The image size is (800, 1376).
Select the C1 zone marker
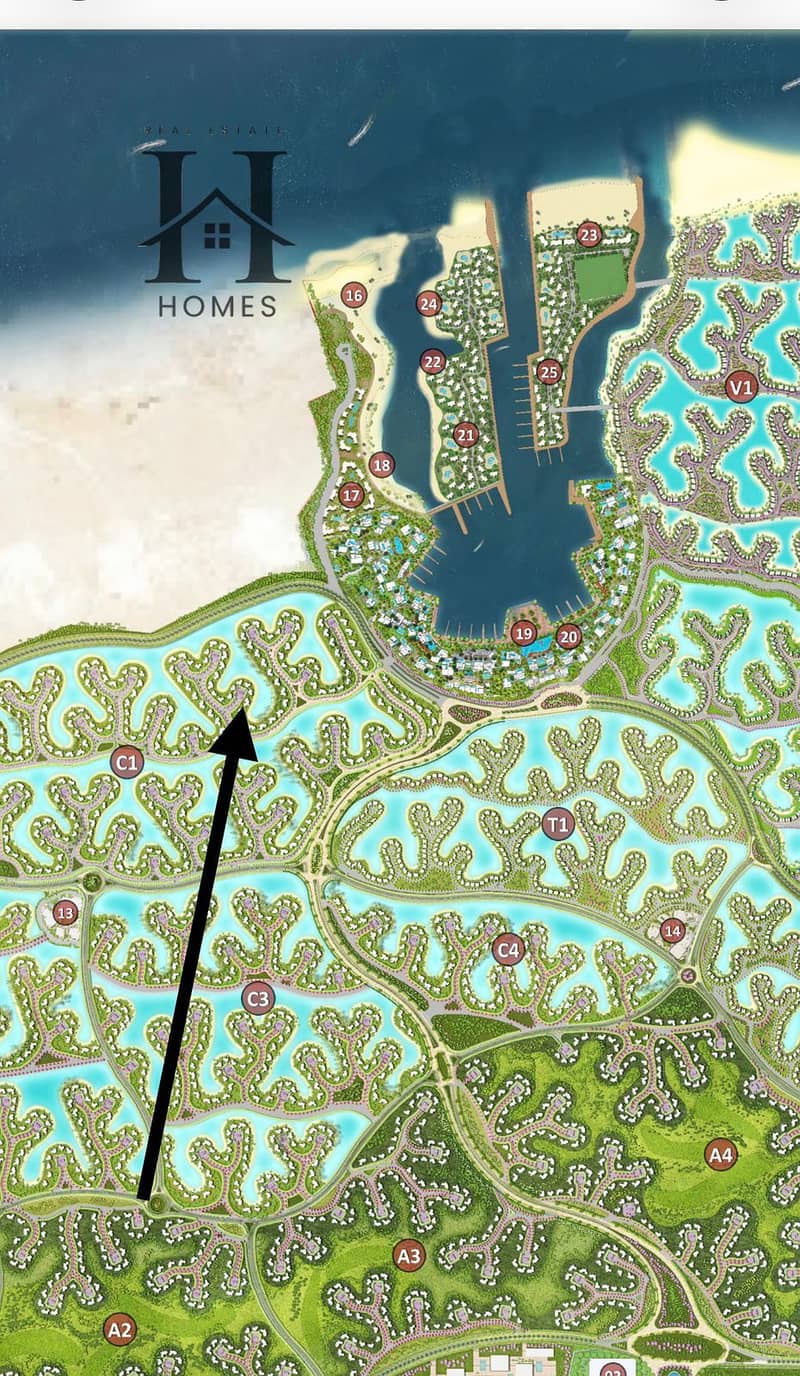pos(127,764)
